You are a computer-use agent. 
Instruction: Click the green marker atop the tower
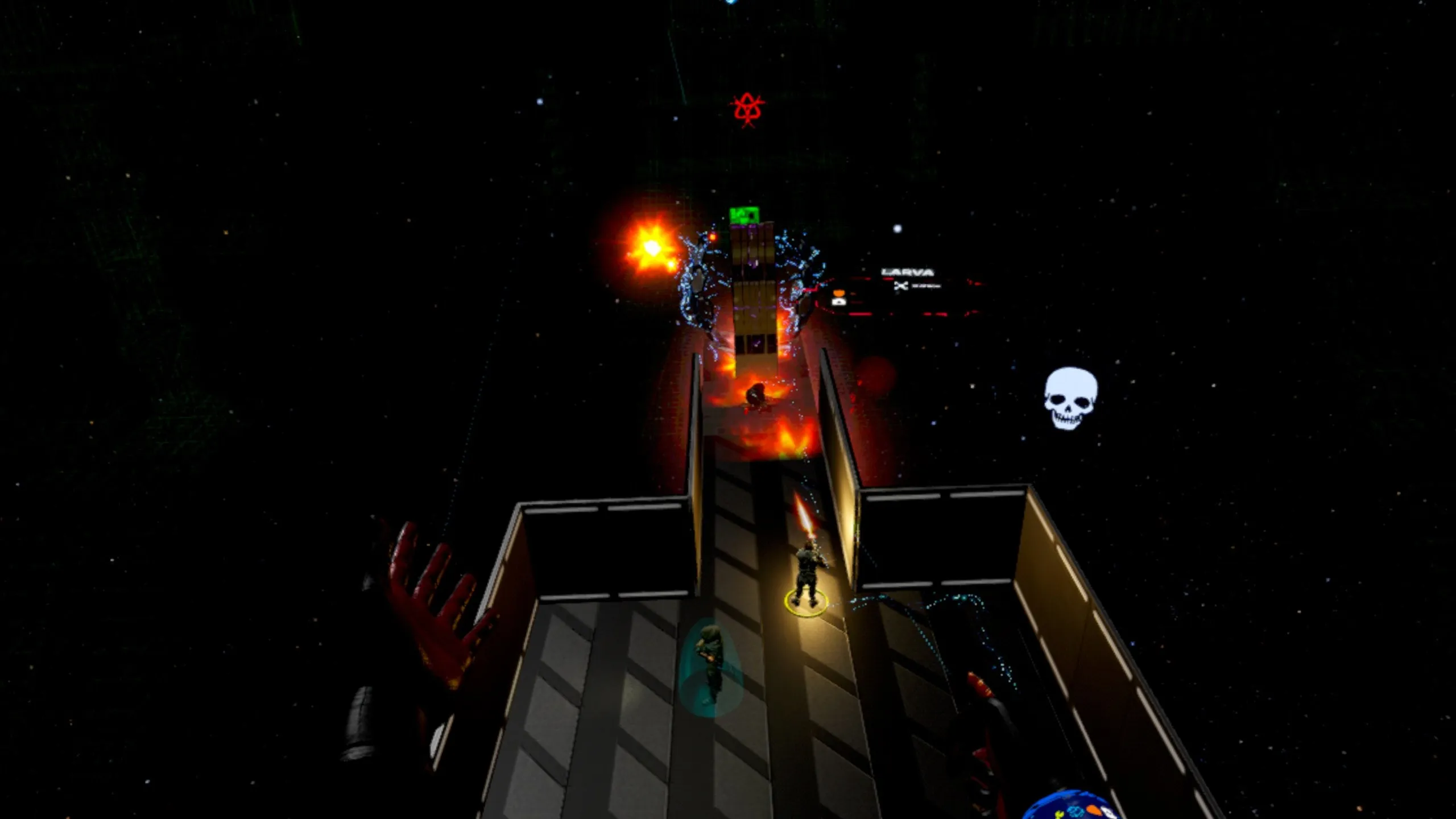(744, 215)
